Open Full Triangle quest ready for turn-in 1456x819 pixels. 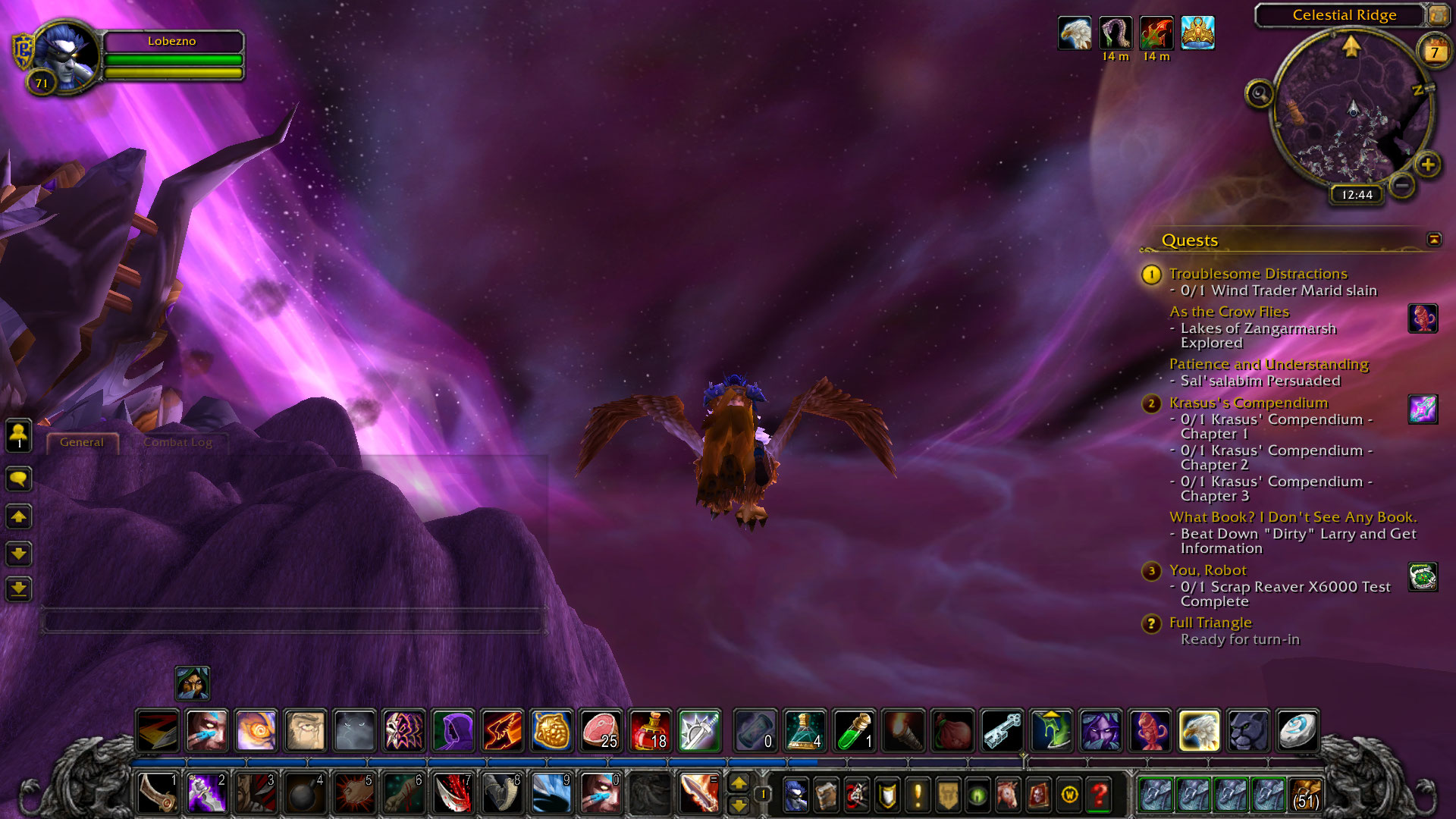coord(1210,623)
